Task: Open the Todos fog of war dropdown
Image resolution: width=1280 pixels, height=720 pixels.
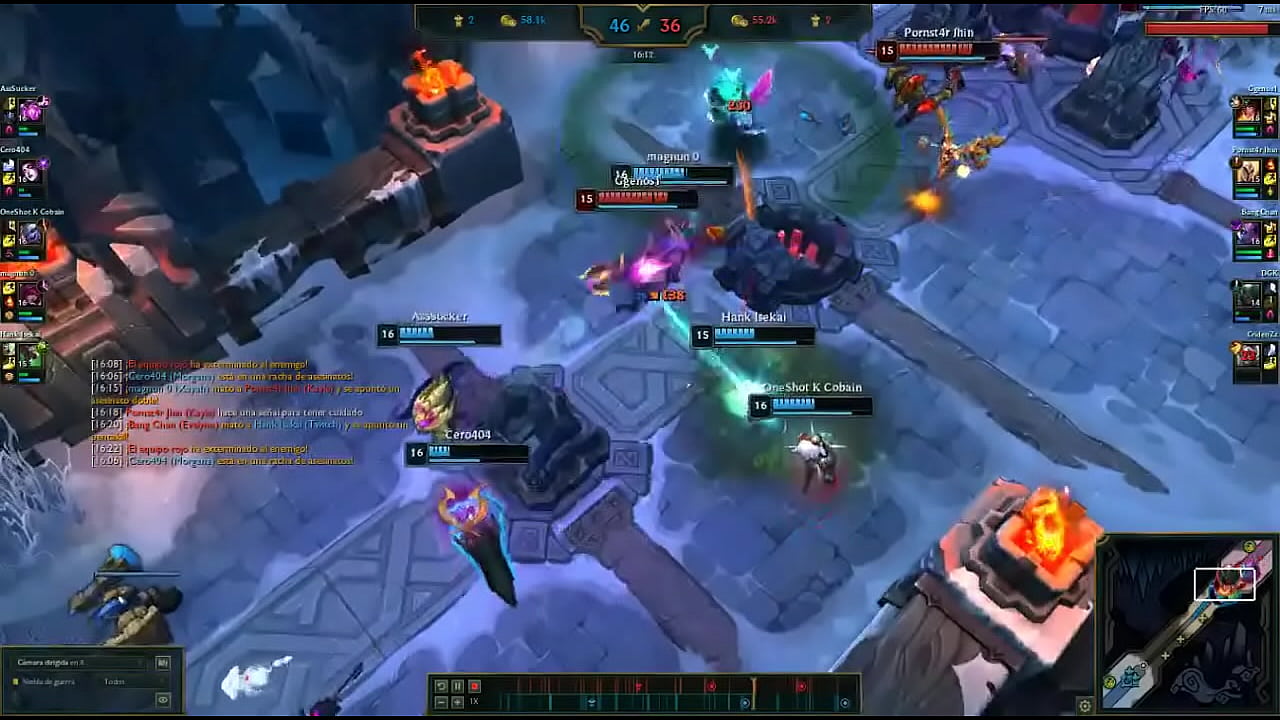Action: click(115, 681)
